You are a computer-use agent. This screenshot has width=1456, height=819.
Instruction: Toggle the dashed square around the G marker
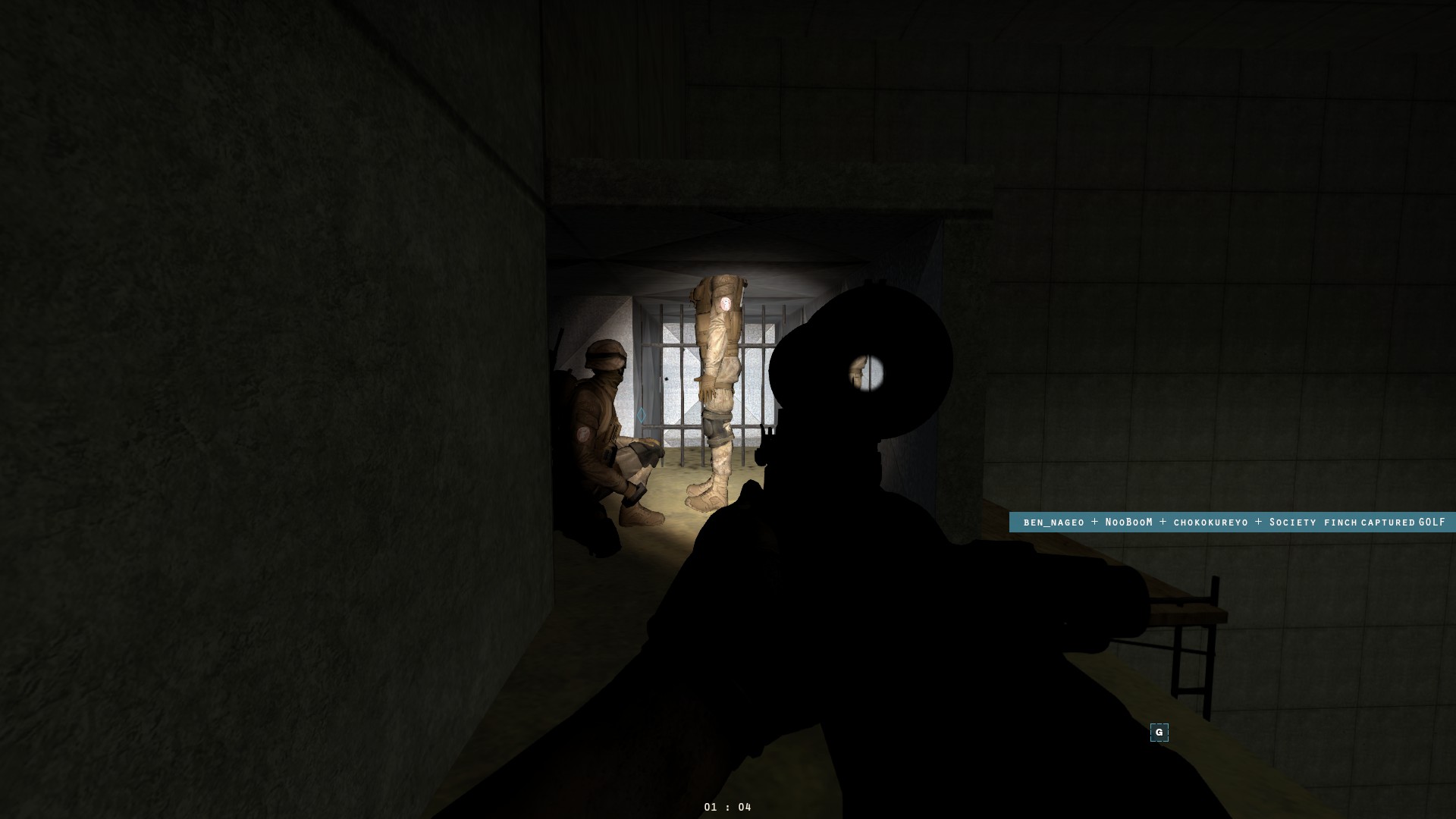point(1159,733)
